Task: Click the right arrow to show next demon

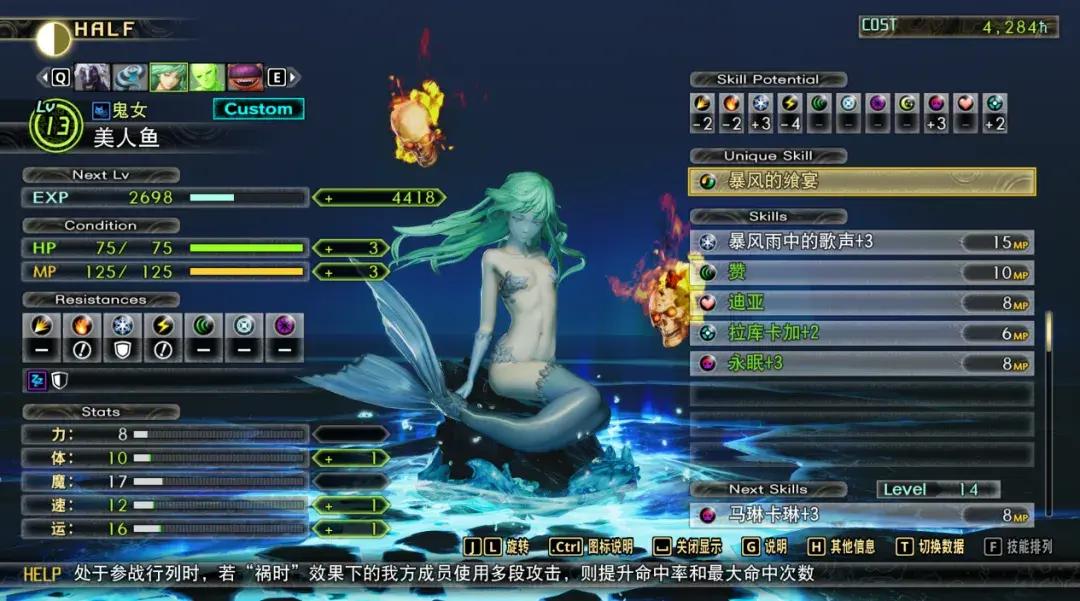Action: (293, 77)
